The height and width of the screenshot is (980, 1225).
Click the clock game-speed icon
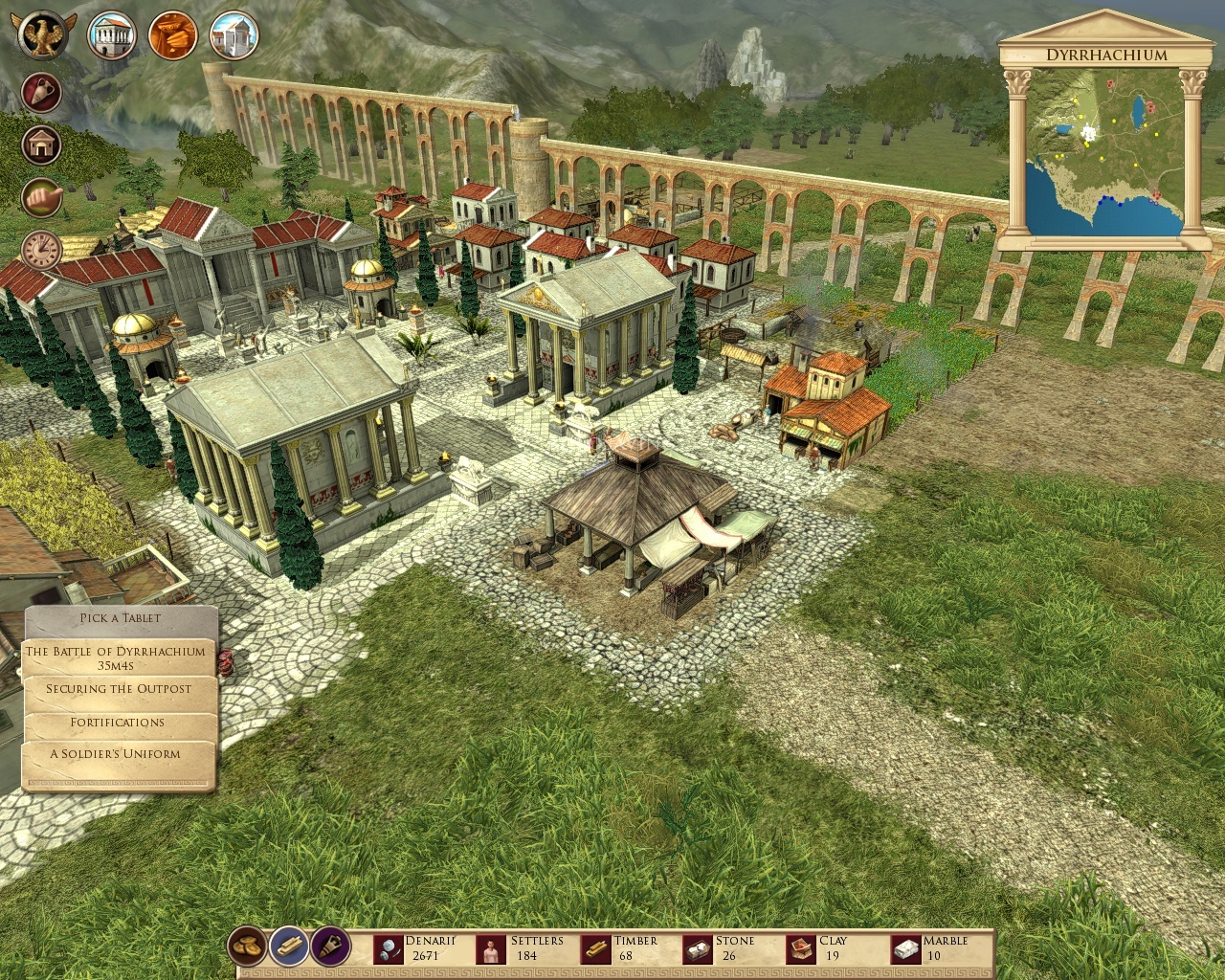(x=41, y=249)
